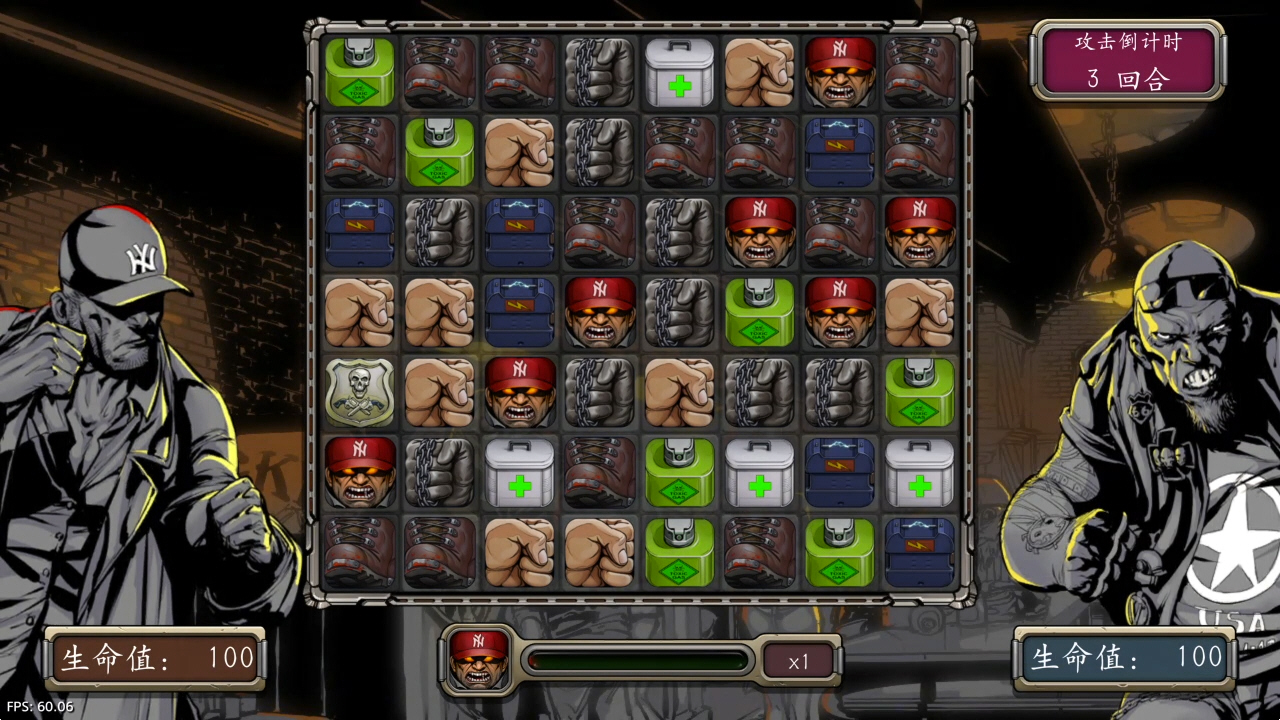Click a brown boot tile on the grid

coord(438,72)
